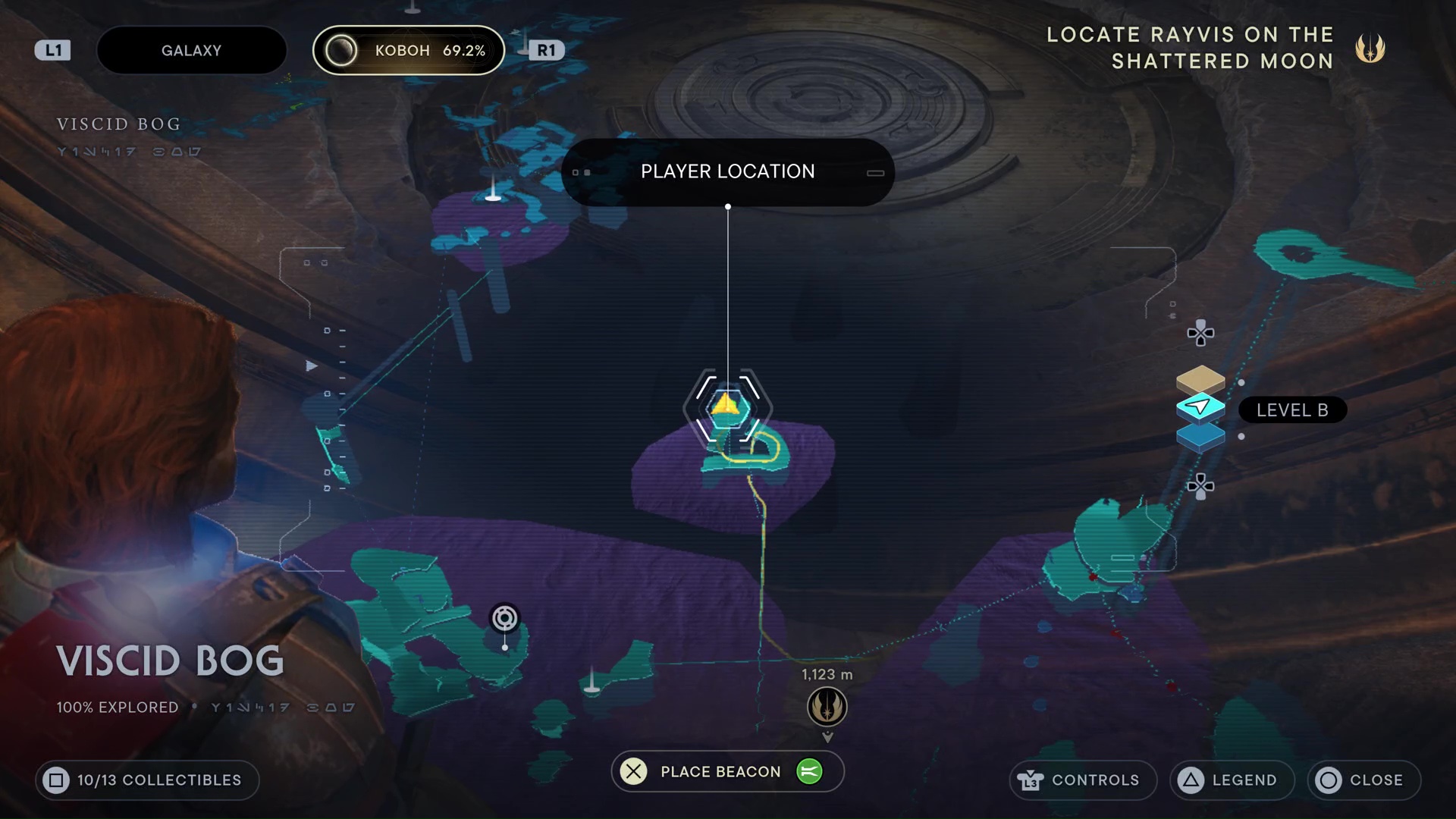Screen dimensions: 1456x819
Task: Select the highlighted LEVEL B layer
Action: tap(1201, 407)
